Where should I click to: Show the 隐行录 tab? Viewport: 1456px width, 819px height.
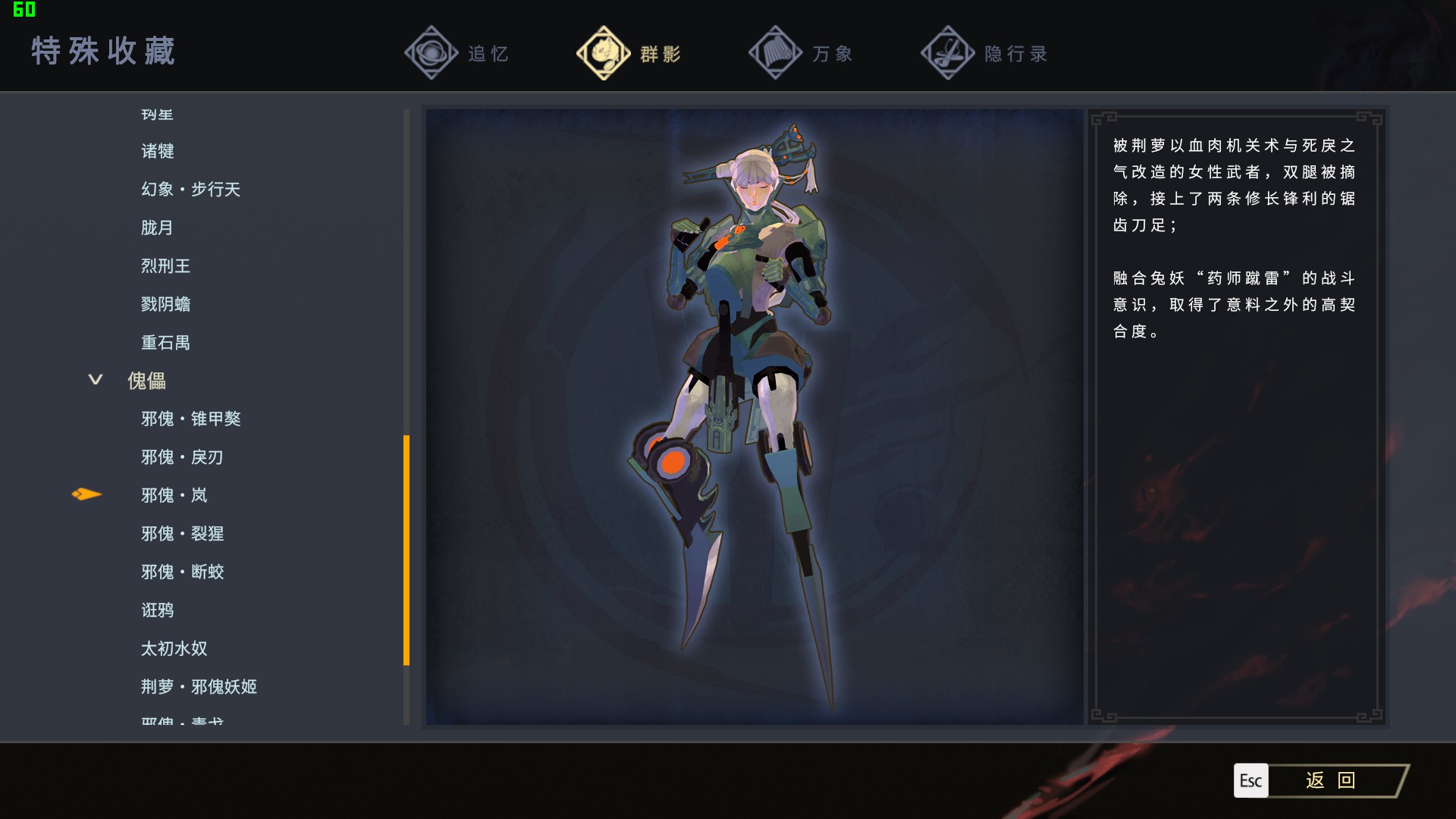pyautogui.click(x=984, y=54)
